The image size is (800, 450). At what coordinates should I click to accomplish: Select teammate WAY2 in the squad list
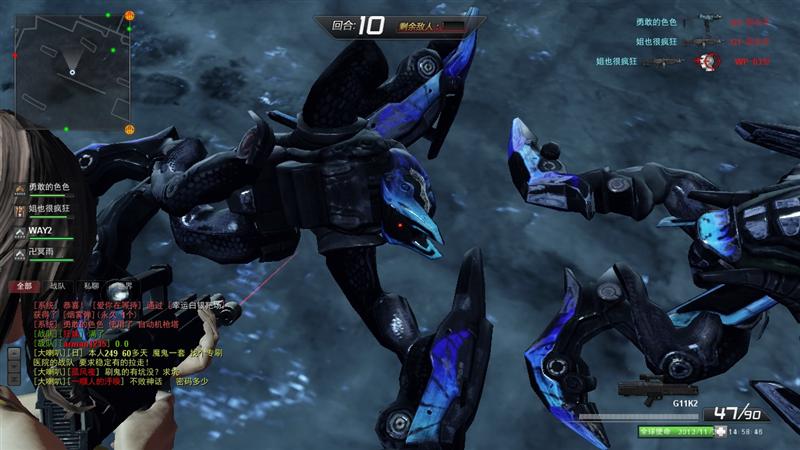pos(40,231)
